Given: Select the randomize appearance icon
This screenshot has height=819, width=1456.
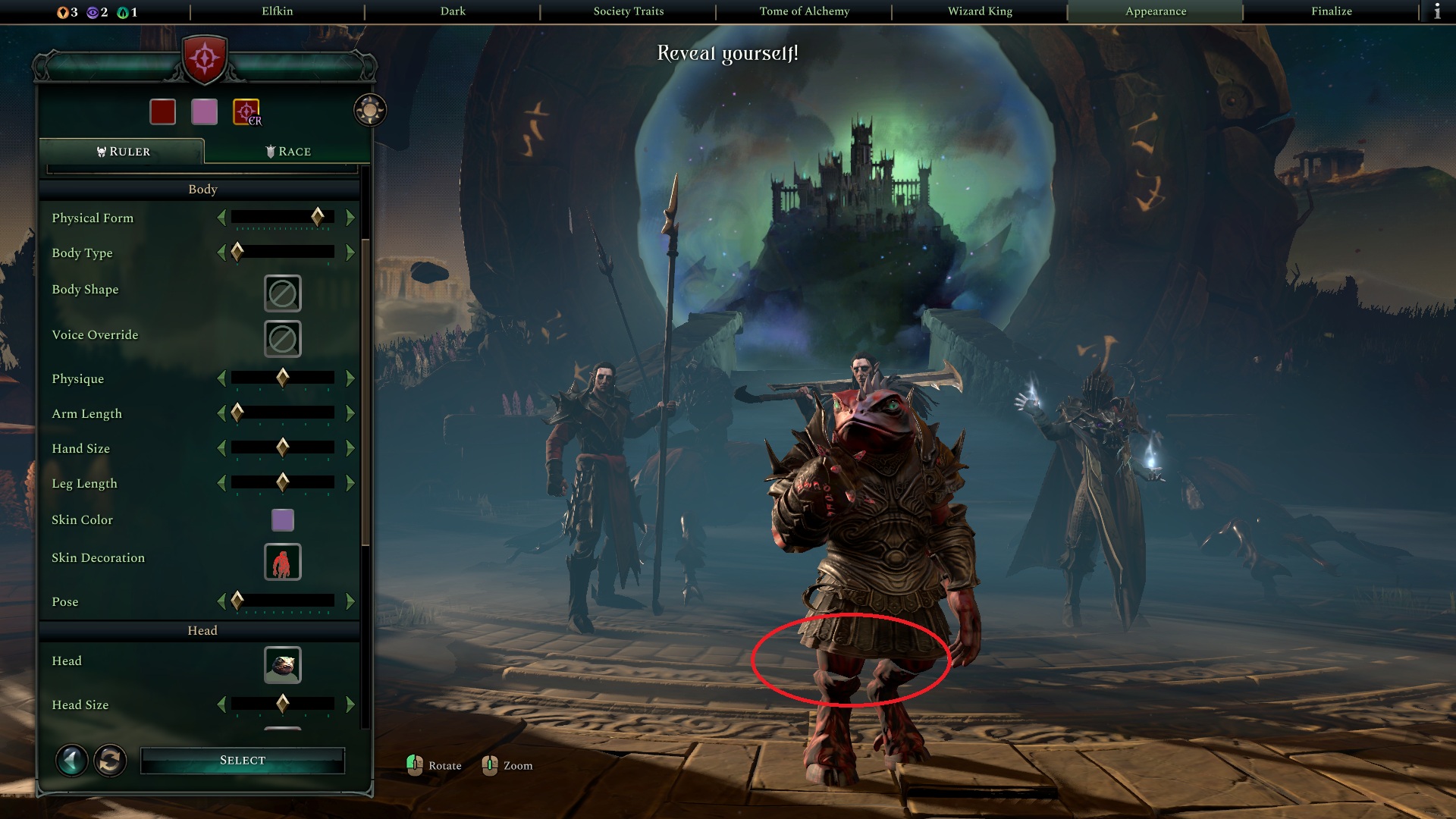Looking at the screenshot, I should 108,760.
